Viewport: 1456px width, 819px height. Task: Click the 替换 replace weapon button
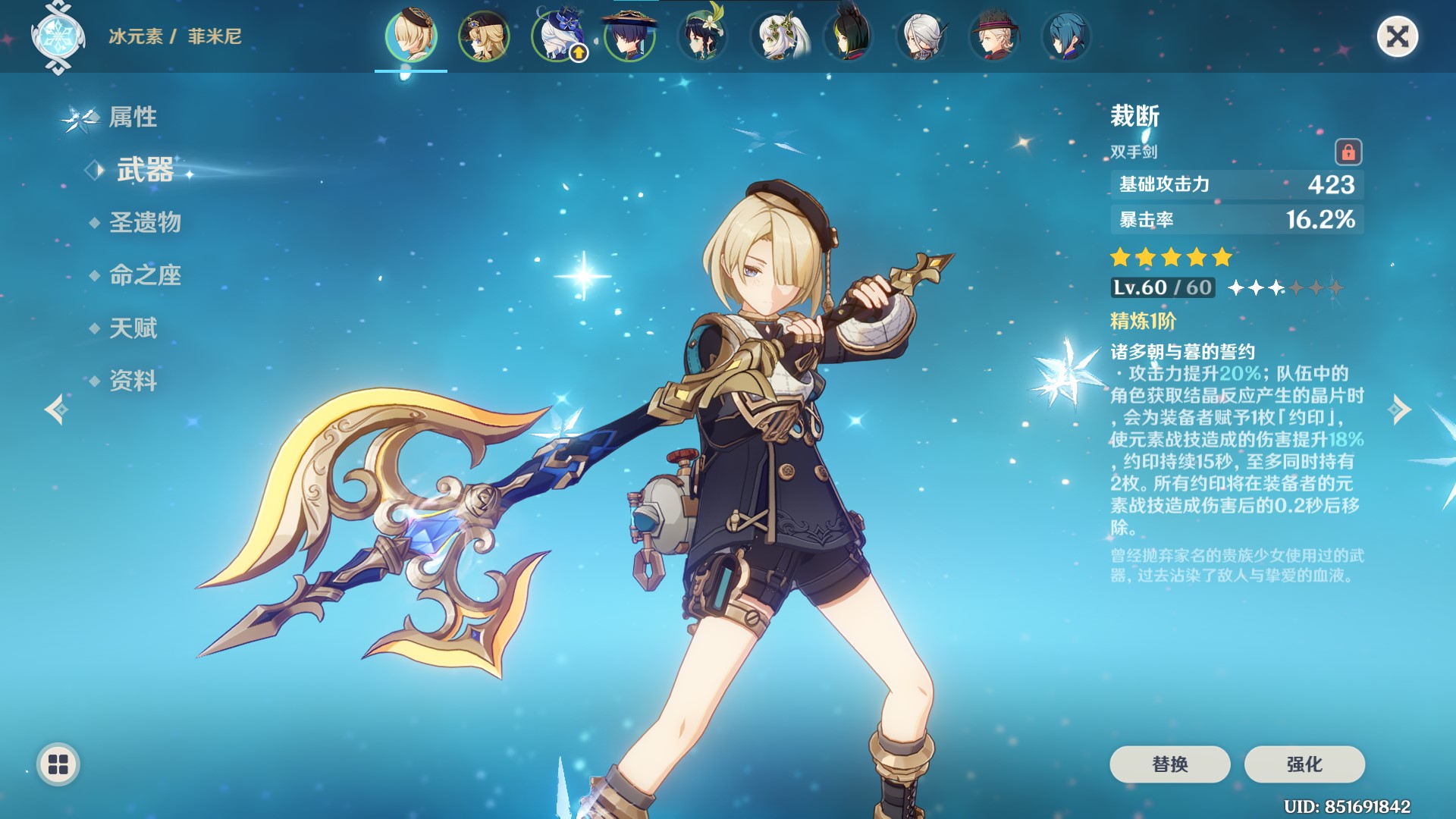tap(1169, 764)
